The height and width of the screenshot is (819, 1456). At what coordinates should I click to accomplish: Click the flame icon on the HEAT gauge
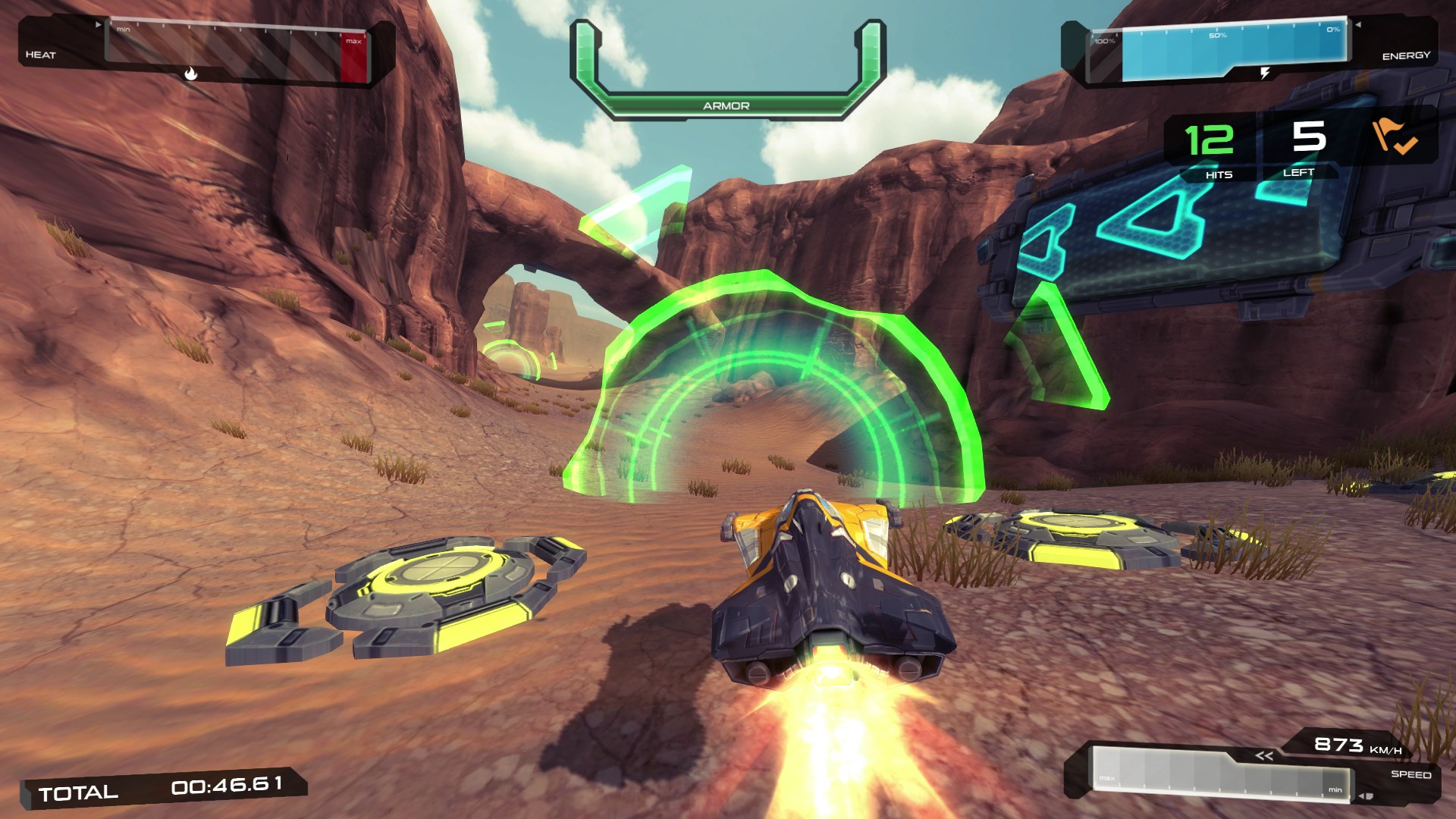tap(191, 74)
